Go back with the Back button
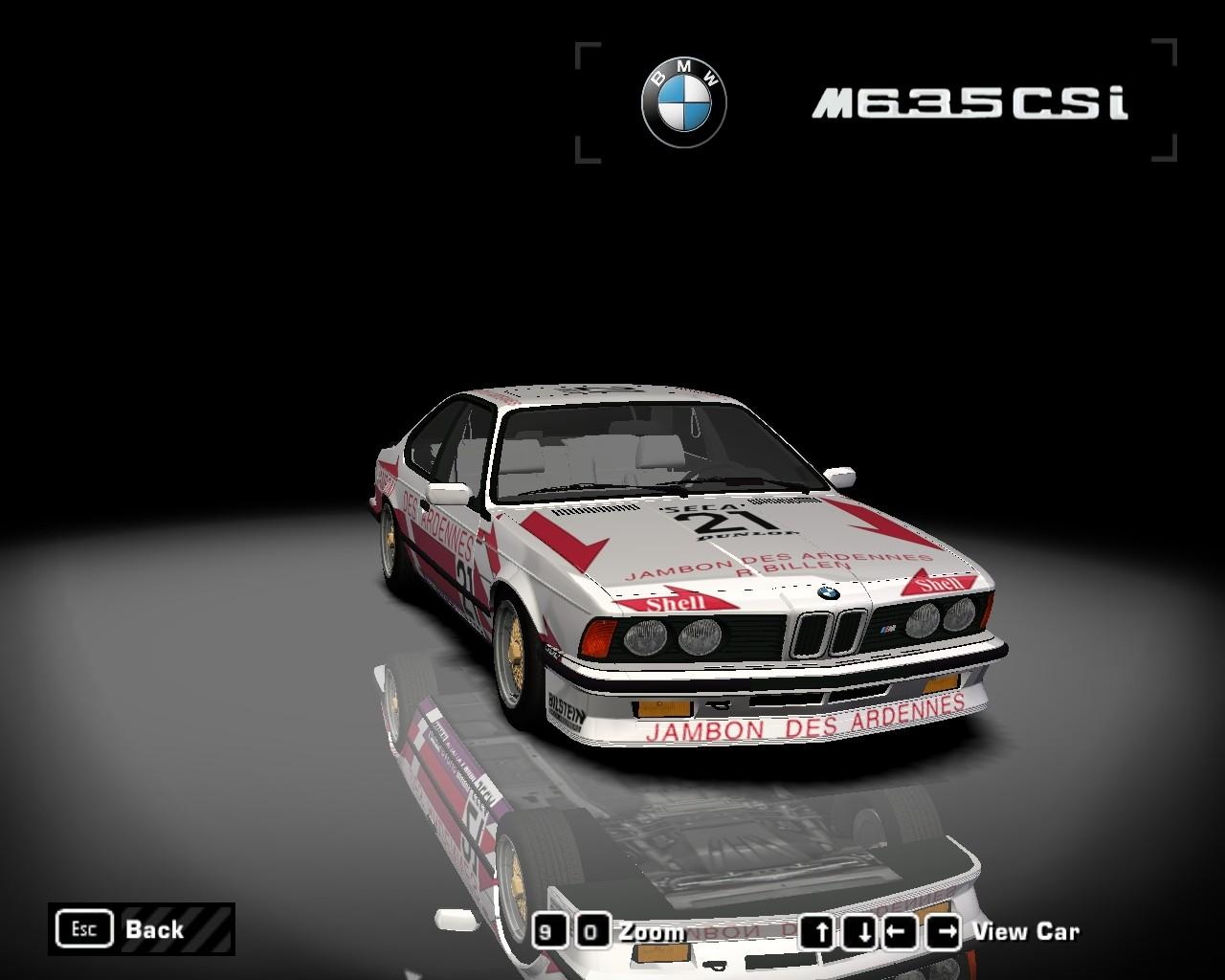The height and width of the screenshot is (980, 1225). 141,928
